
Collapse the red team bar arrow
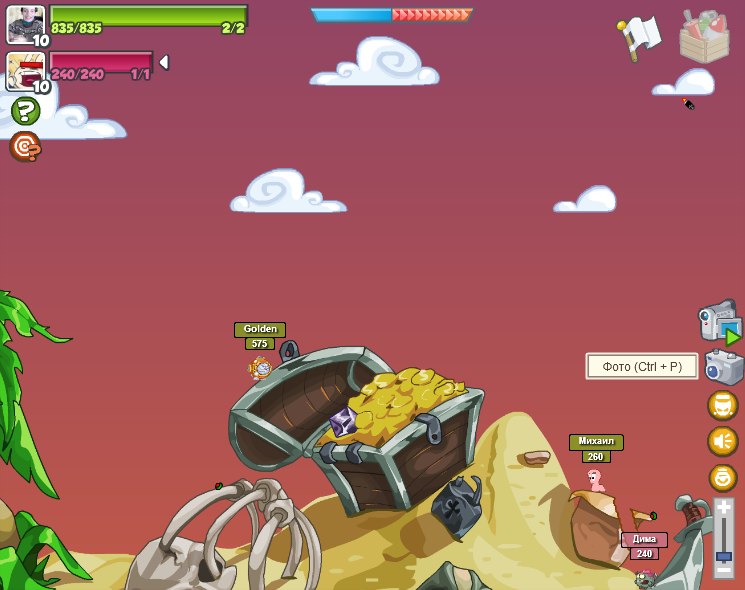164,63
